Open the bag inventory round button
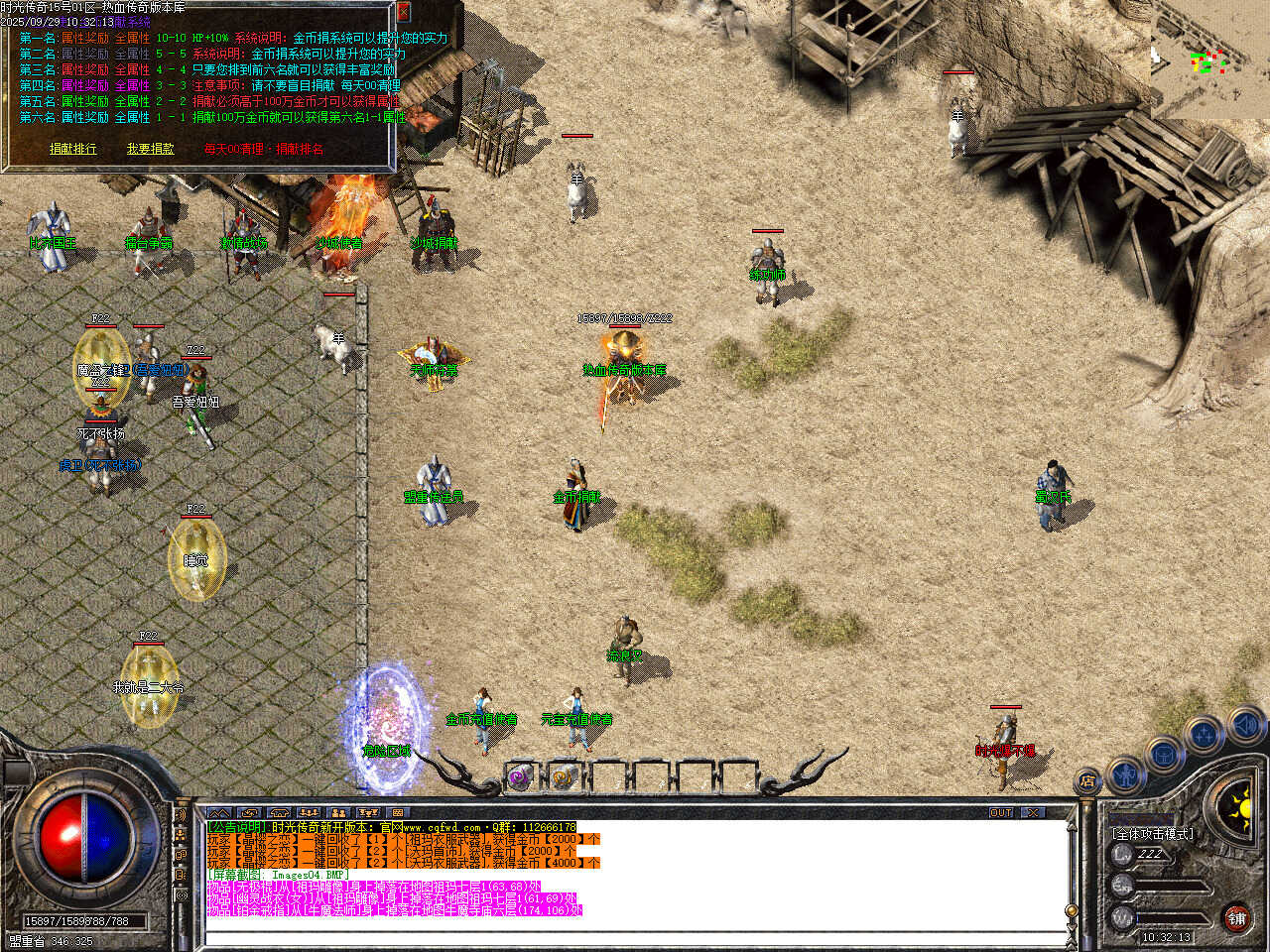Viewport: 1270px width, 952px height. coord(1165,753)
